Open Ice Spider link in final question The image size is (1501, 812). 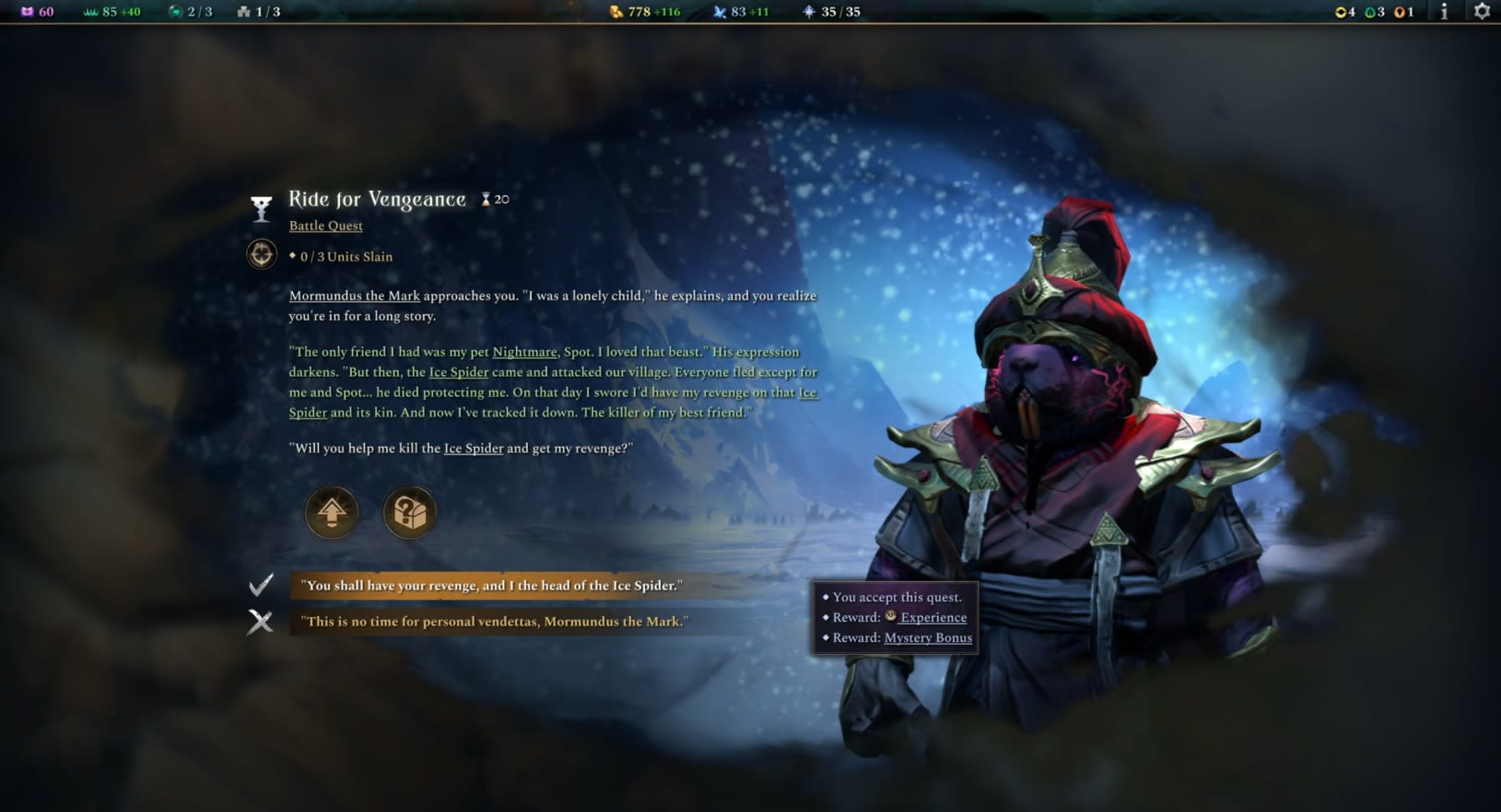pyautogui.click(x=473, y=448)
